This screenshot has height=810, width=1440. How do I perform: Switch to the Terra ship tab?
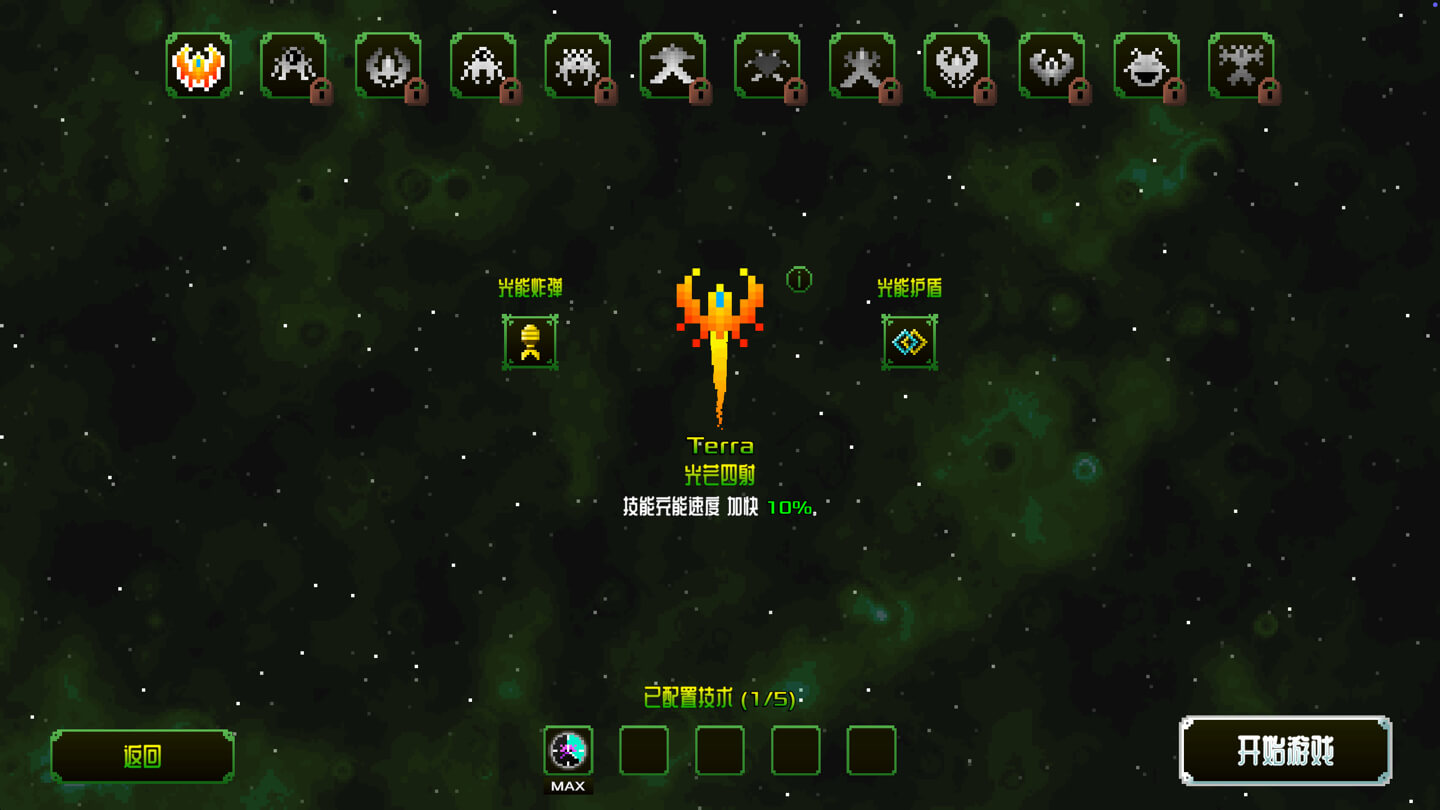click(x=196, y=65)
